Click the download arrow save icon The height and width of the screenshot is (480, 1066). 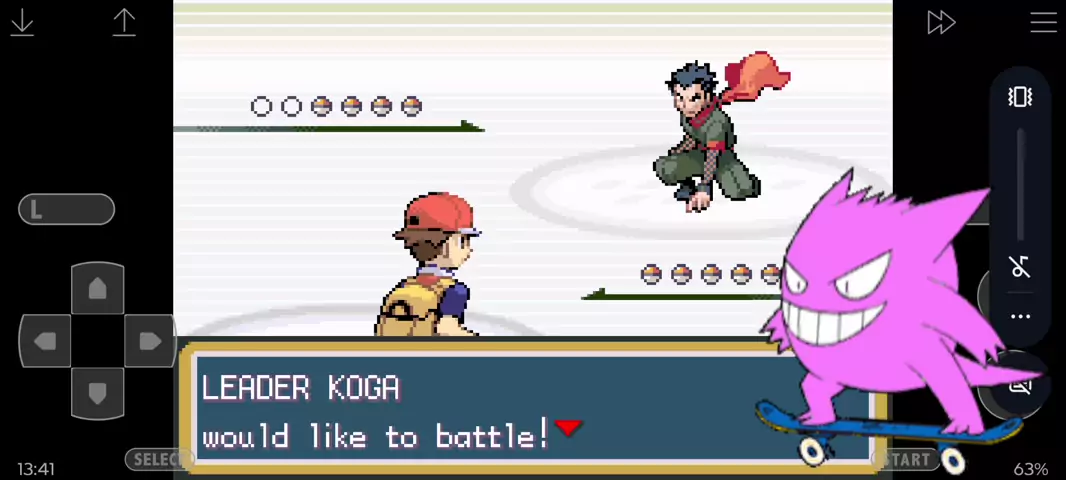pyautogui.click(x=22, y=22)
